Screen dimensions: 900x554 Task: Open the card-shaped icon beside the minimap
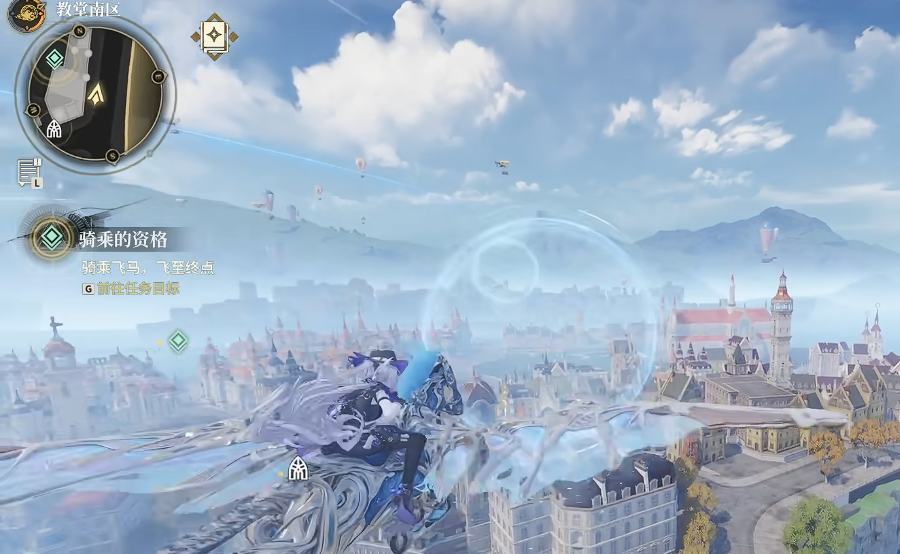(215, 37)
